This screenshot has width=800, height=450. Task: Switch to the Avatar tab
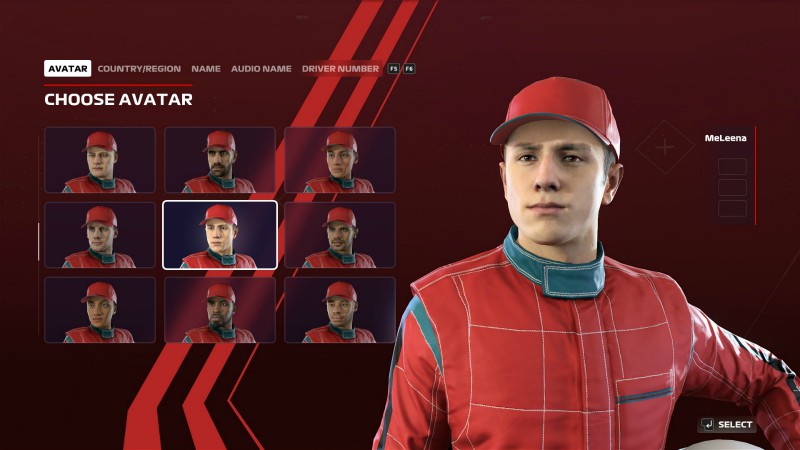[x=68, y=69]
